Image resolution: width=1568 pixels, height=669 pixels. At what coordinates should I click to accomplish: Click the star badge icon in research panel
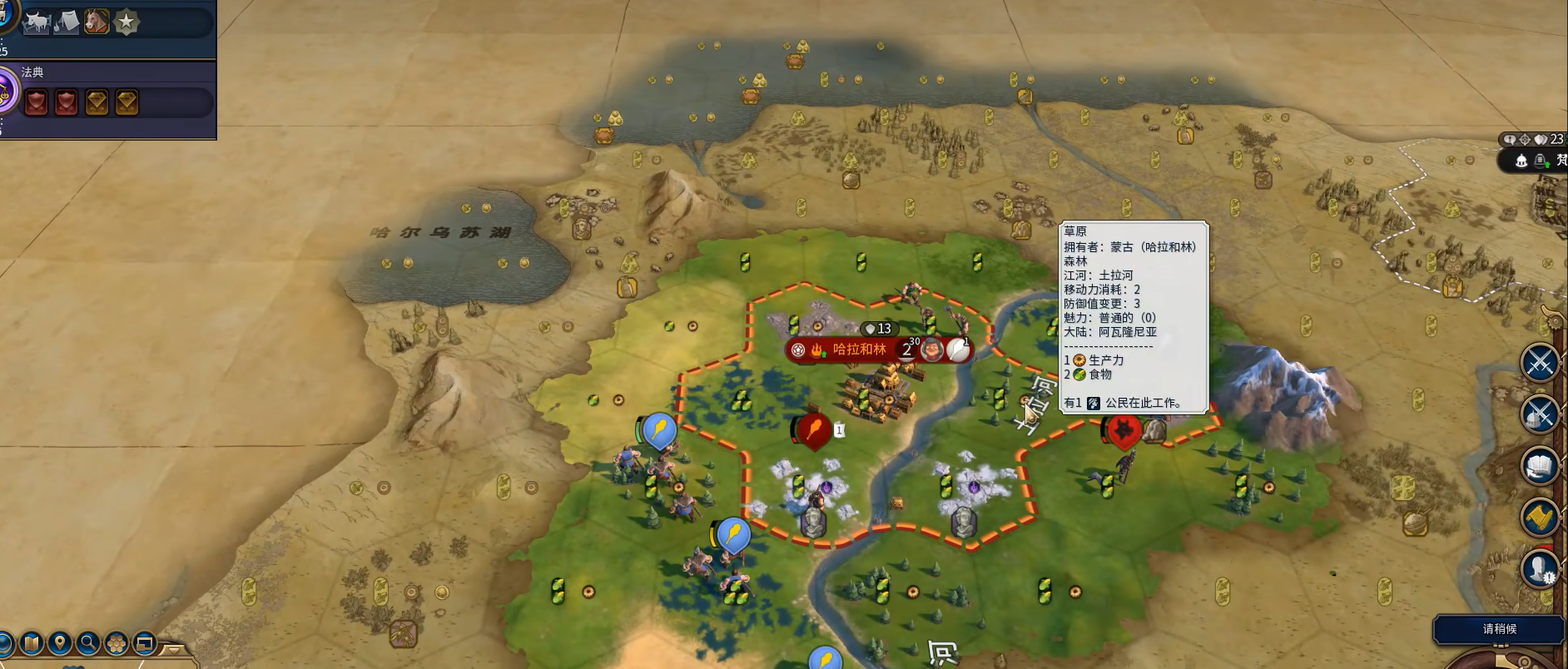(126, 22)
